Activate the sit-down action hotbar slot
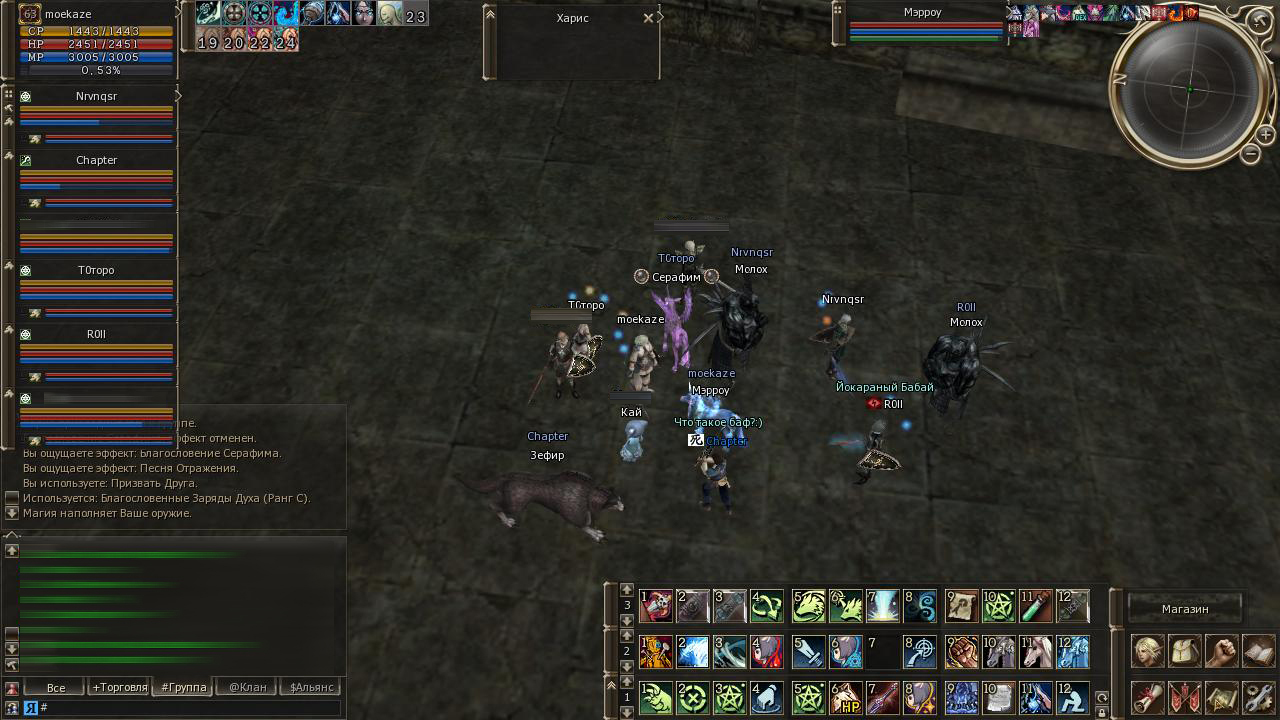 (x=1072, y=697)
